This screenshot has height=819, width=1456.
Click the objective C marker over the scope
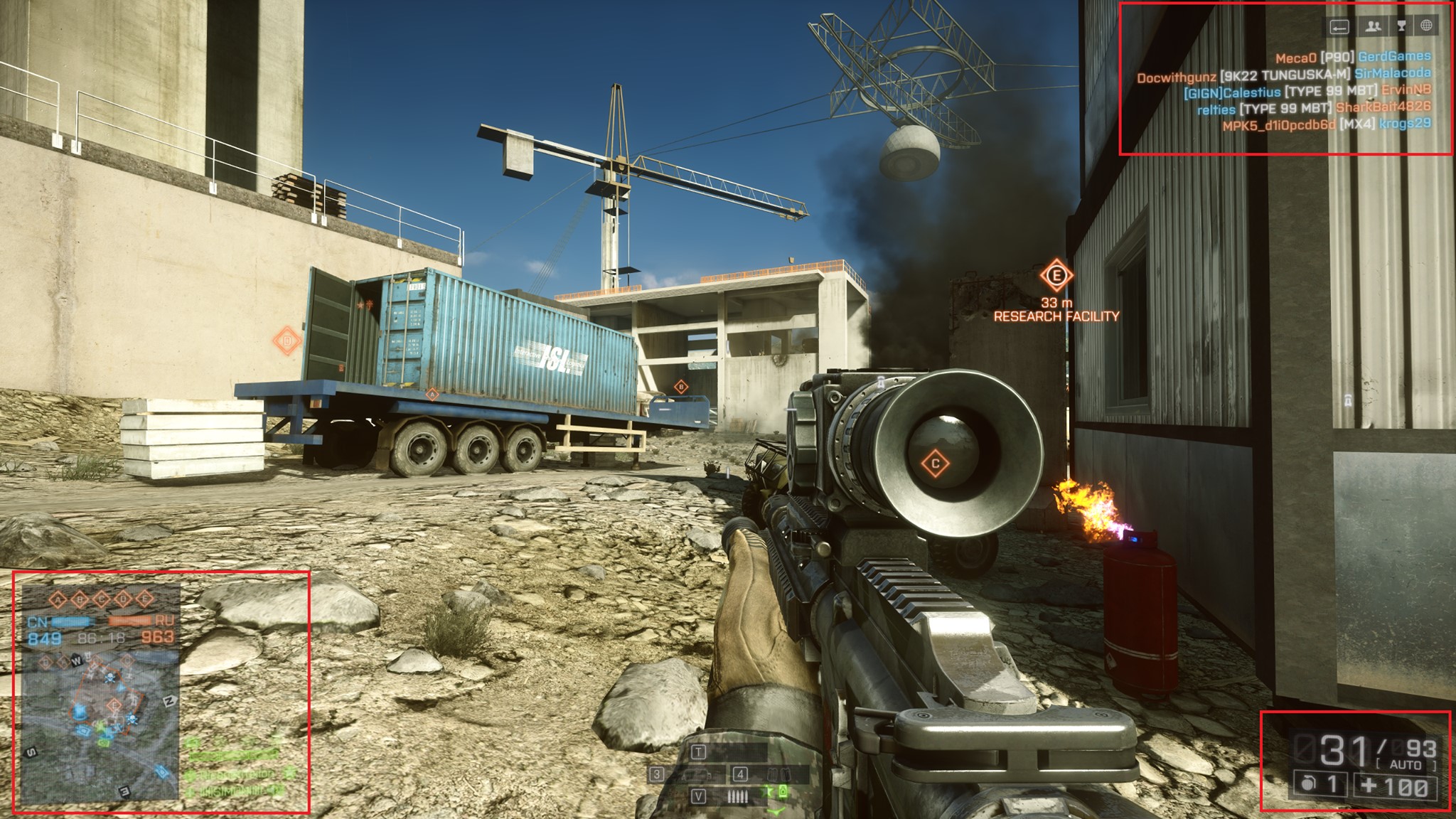click(936, 464)
